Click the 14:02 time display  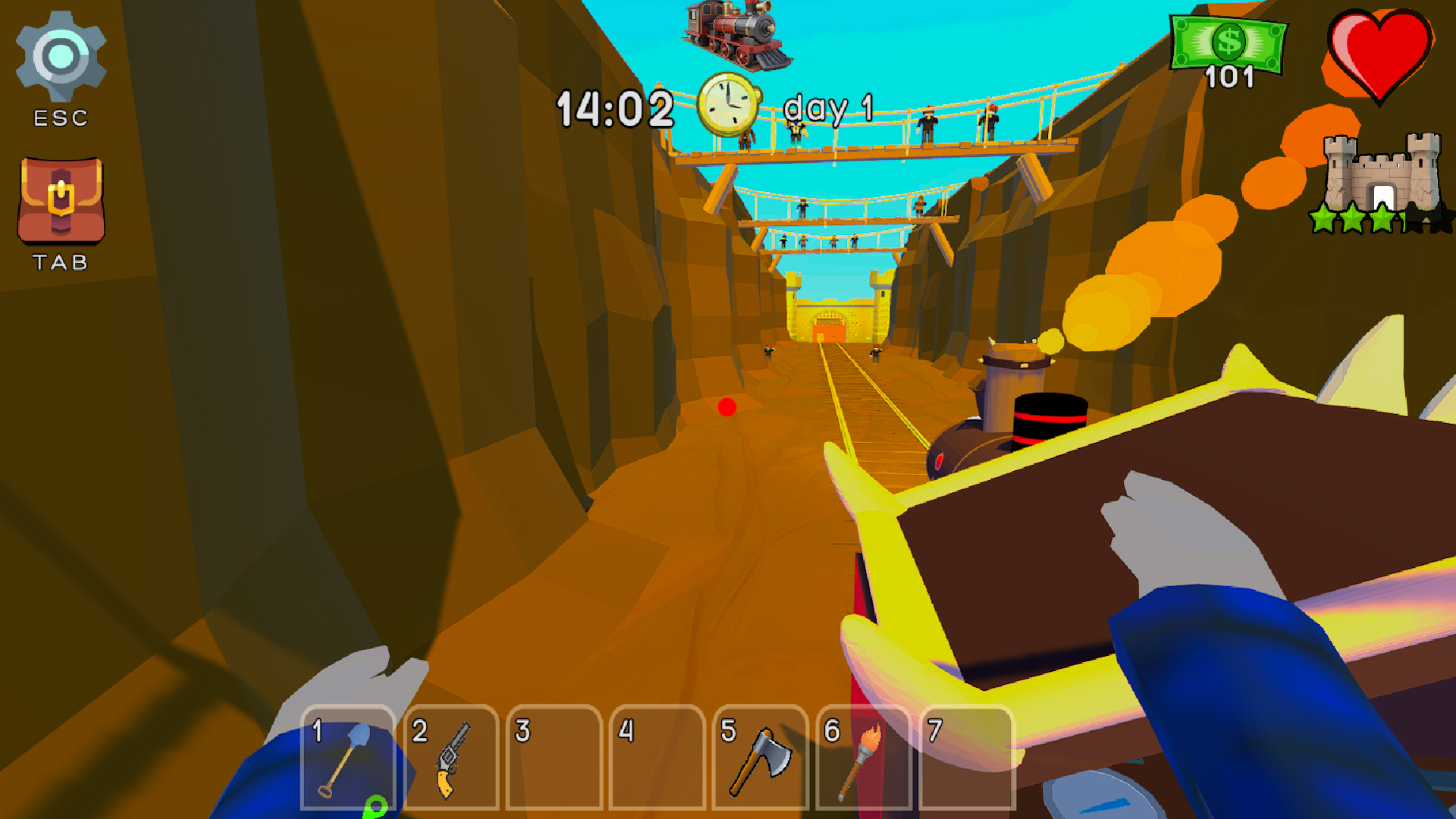(614, 106)
